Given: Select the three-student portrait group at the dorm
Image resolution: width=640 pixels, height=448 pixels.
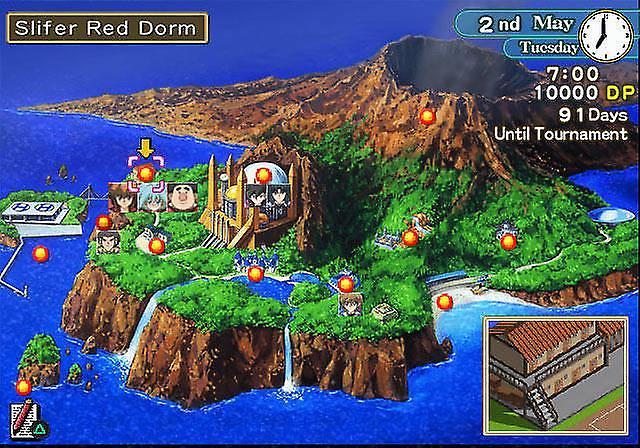Looking at the screenshot, I should point(150,196).
